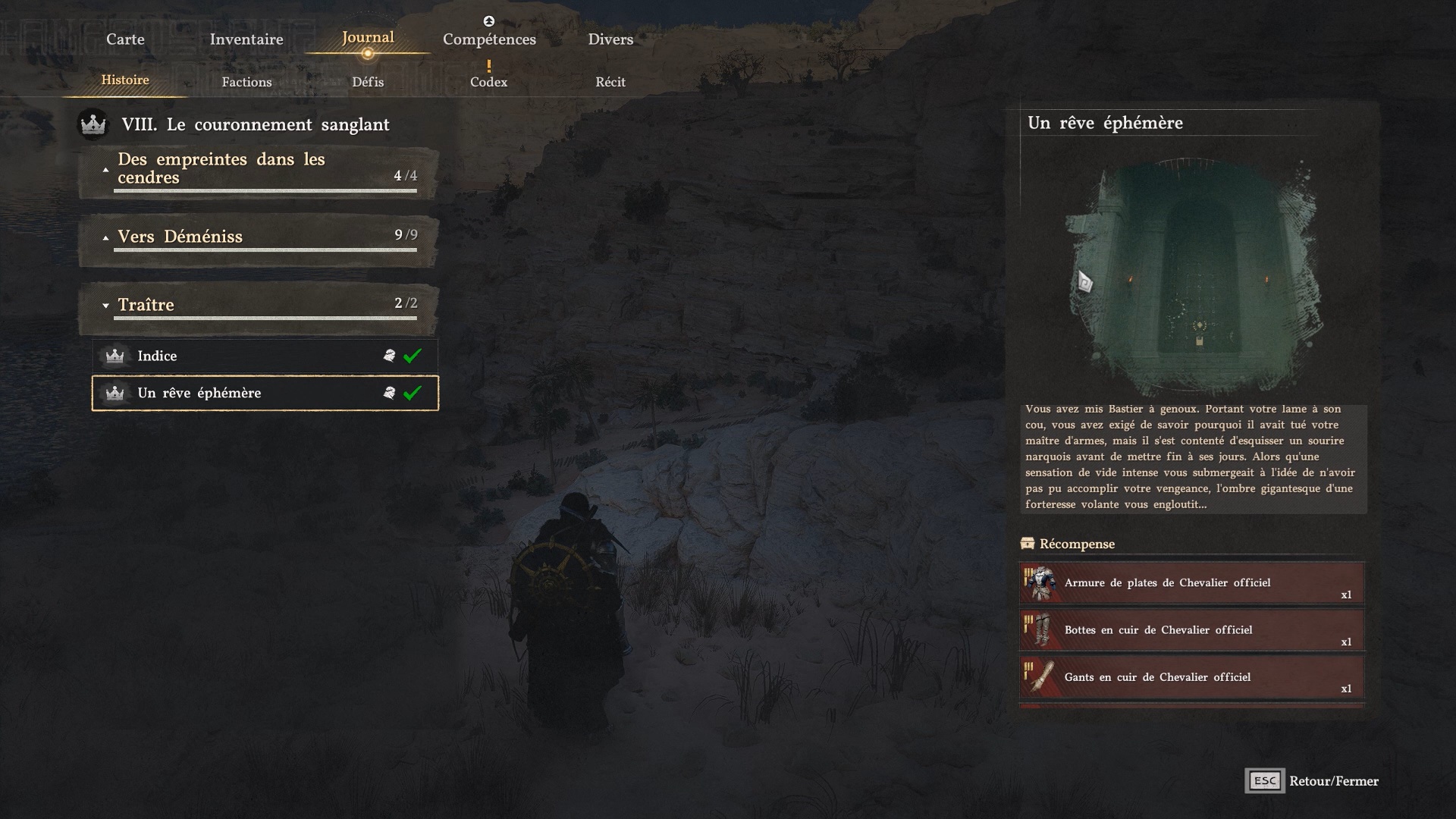View the Un rêve éphémère quest illustration

pos(1194,273)
